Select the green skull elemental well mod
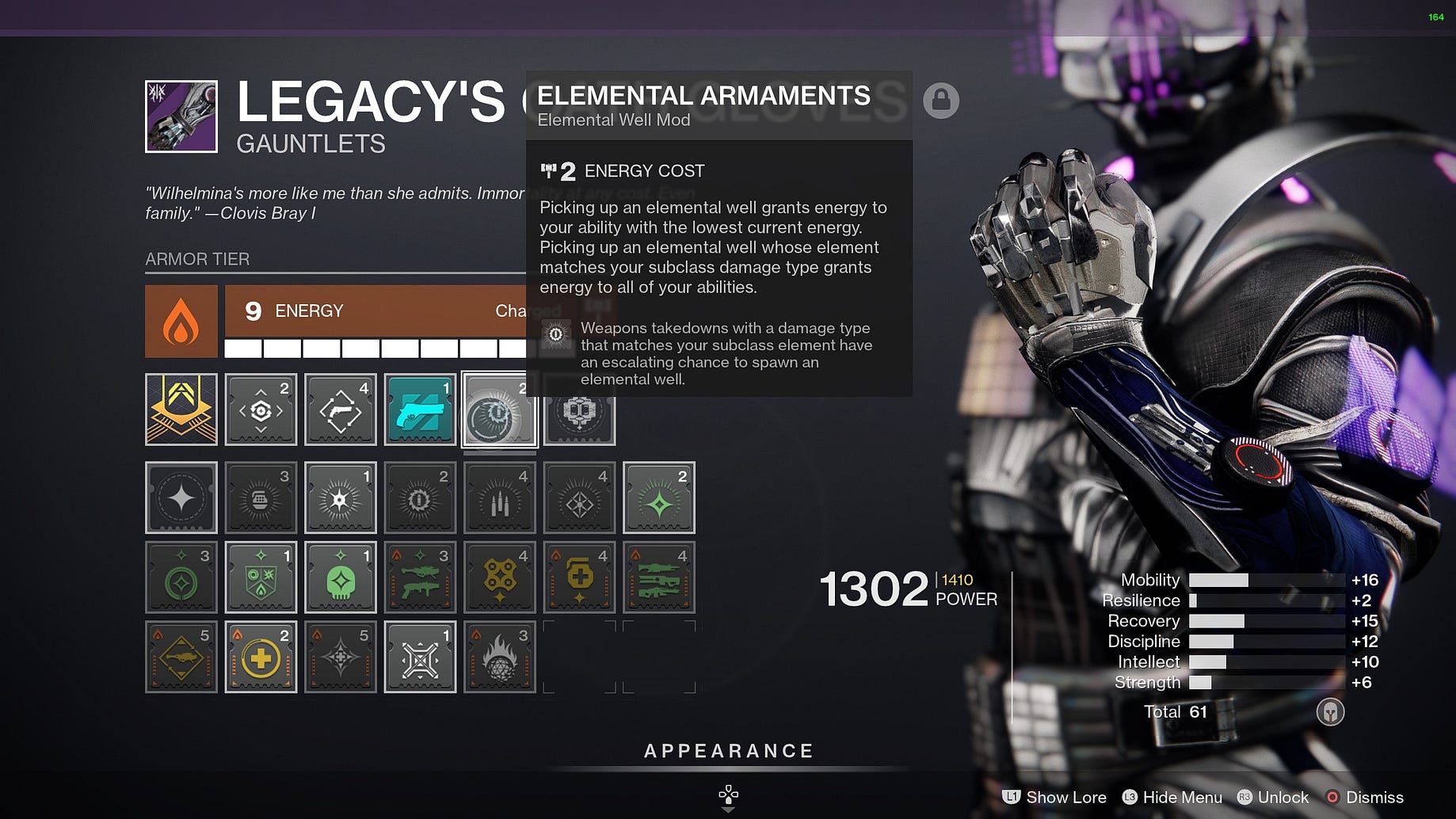 click(341, 577)
